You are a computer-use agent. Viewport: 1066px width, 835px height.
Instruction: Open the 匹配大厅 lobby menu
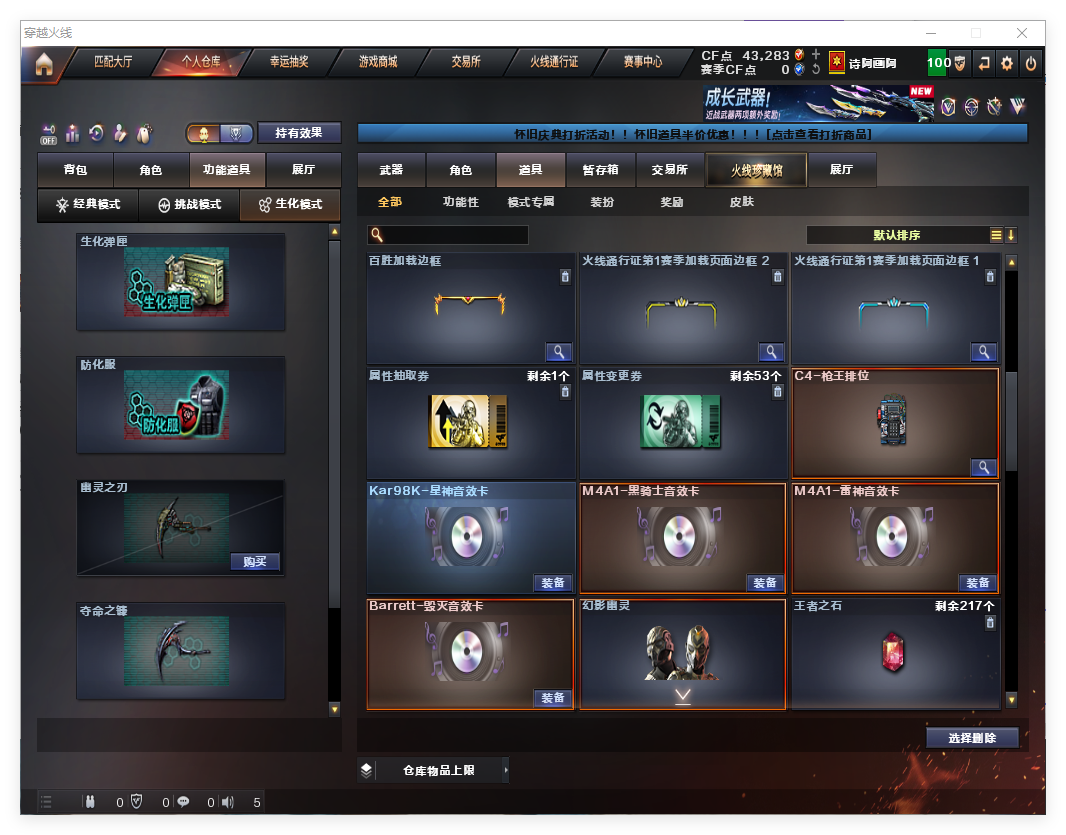coord(113,62)
